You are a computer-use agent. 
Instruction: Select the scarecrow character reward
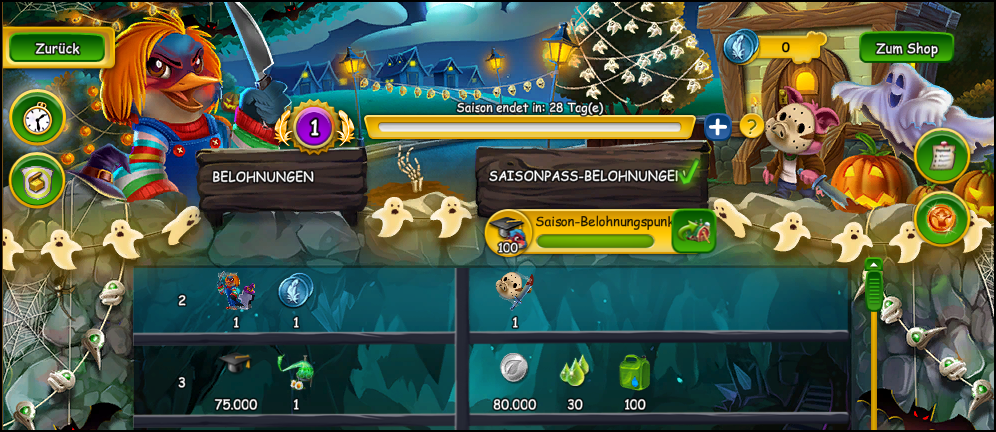tap(236, 292)
